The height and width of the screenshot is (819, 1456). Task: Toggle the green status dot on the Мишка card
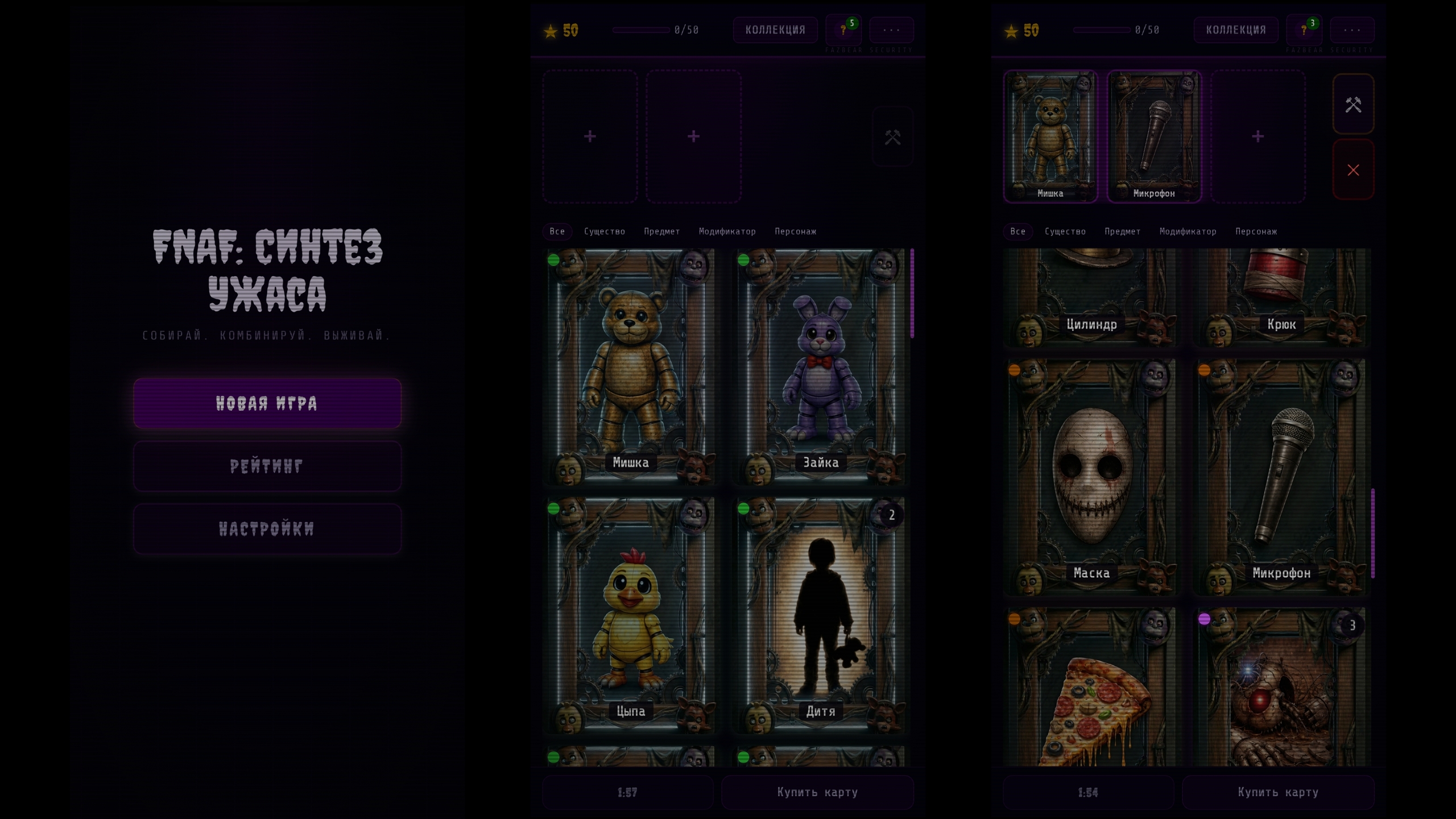pyautogui.click(x=555, y=260)
